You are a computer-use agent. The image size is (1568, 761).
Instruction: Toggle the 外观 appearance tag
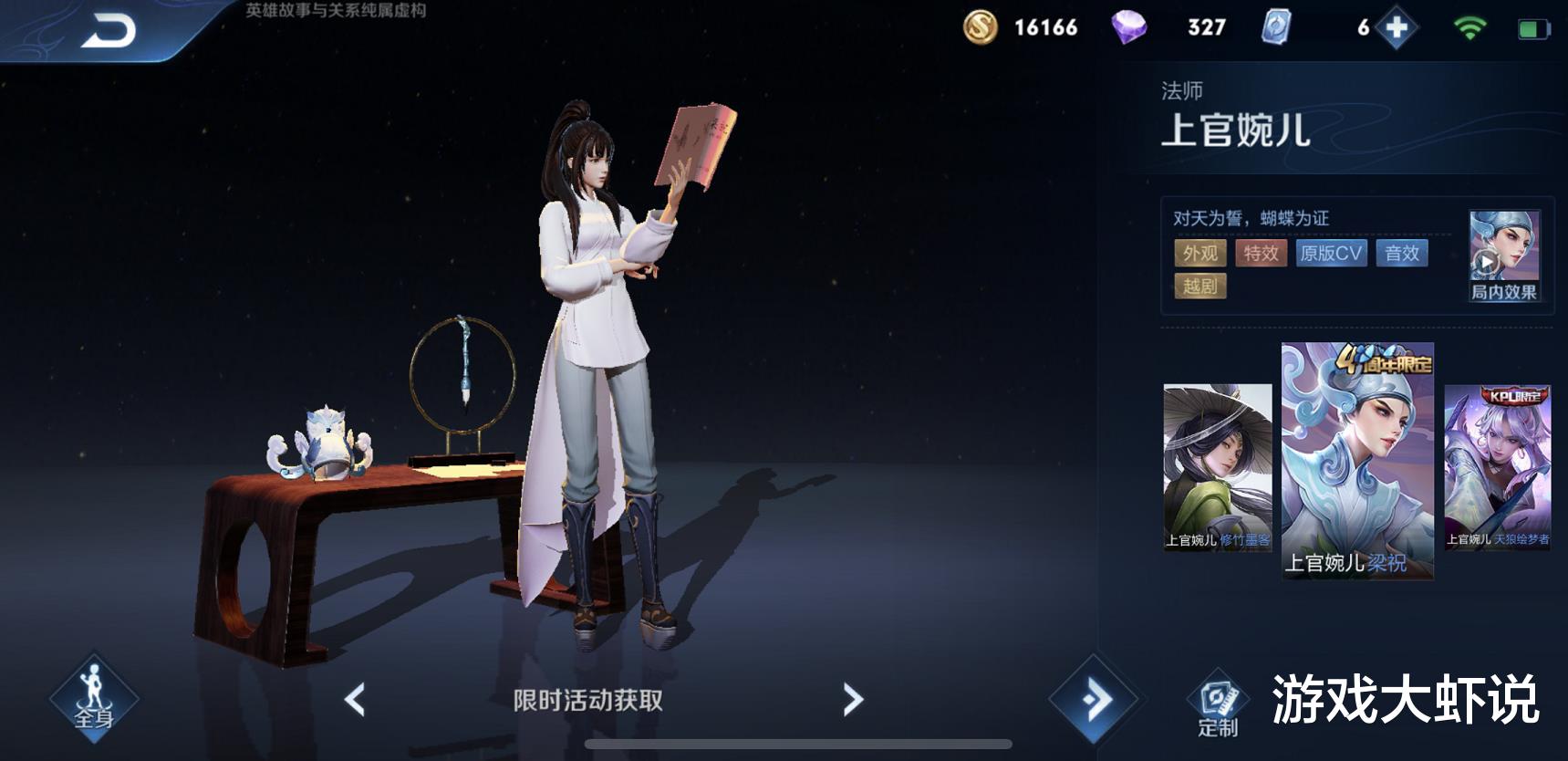pos(1202,254)
